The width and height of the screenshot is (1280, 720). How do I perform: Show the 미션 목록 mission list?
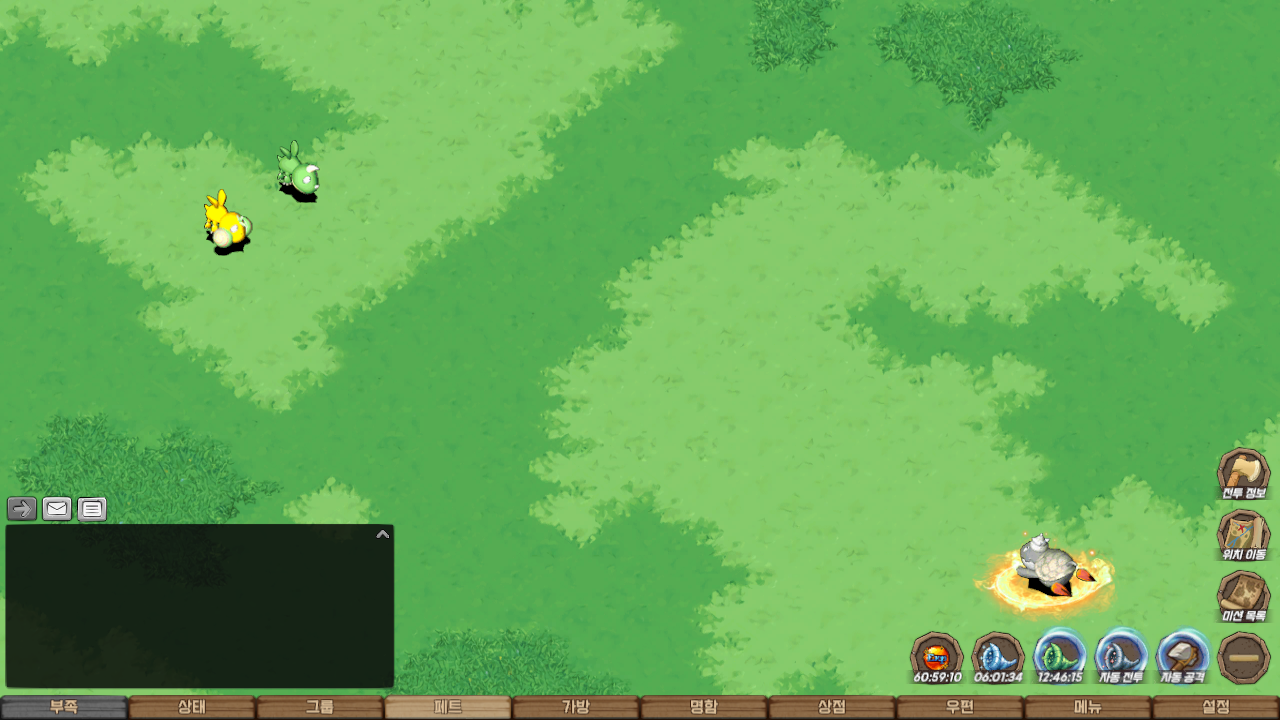[x=1243, y=596]
